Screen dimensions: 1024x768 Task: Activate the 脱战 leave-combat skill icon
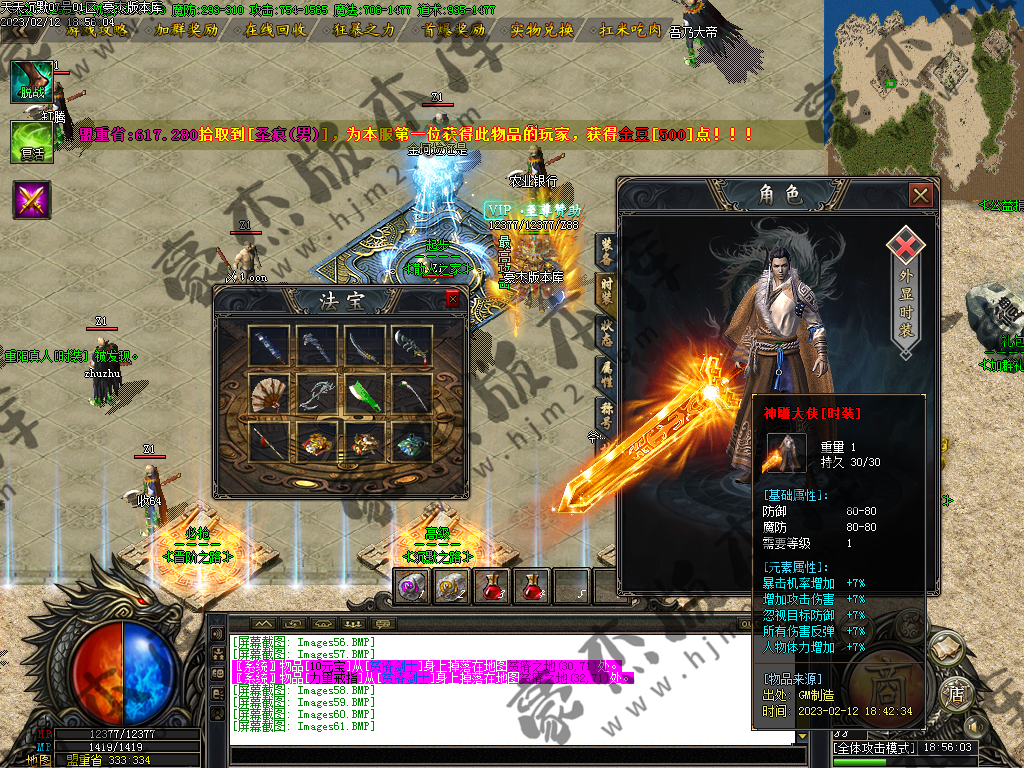tap(31, 81)
